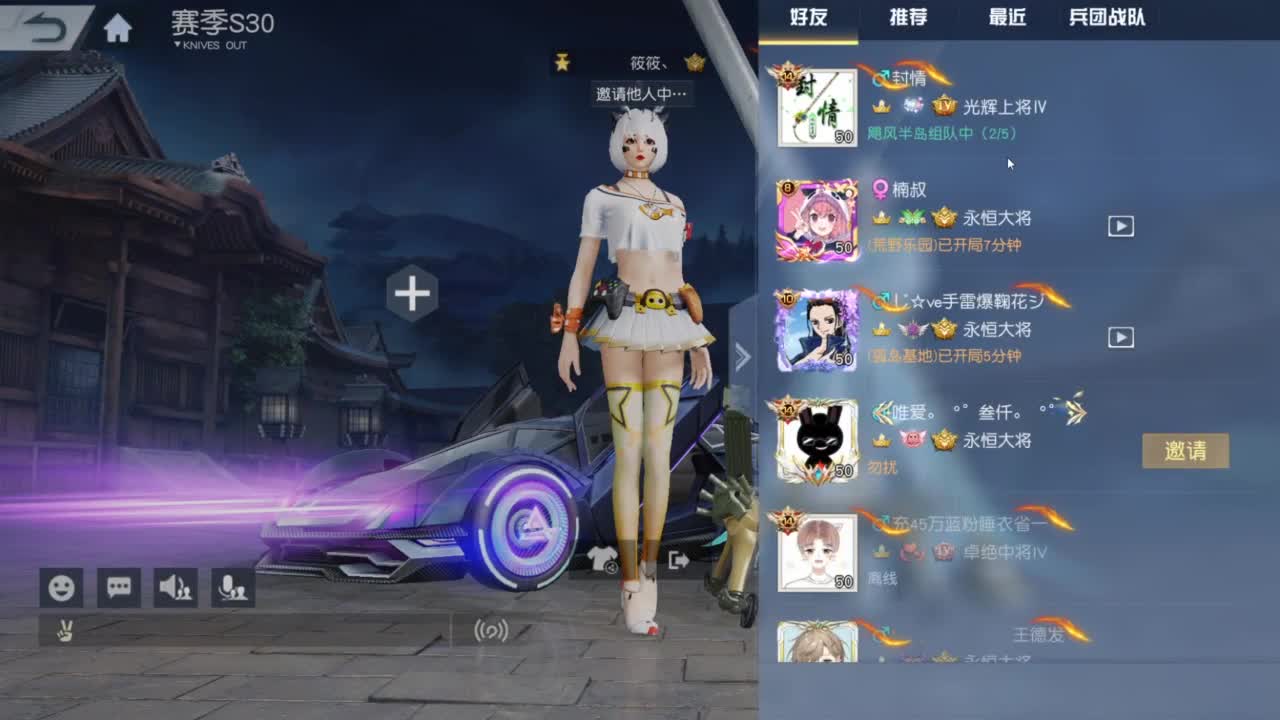Collapse the friends panel with the side chevron

[x=742, y=356]
